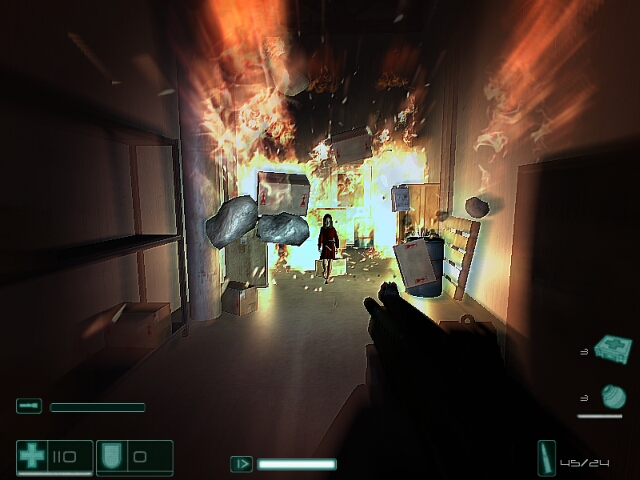Click the armor shield icon
Viewport: 640px width, 480px height.
coord(110,456)
